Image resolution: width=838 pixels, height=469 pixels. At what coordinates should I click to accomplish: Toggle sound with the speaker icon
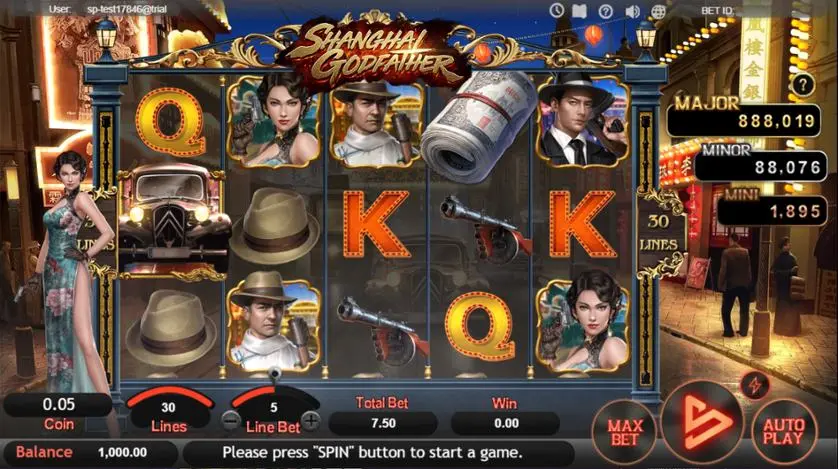coord(632,10)
